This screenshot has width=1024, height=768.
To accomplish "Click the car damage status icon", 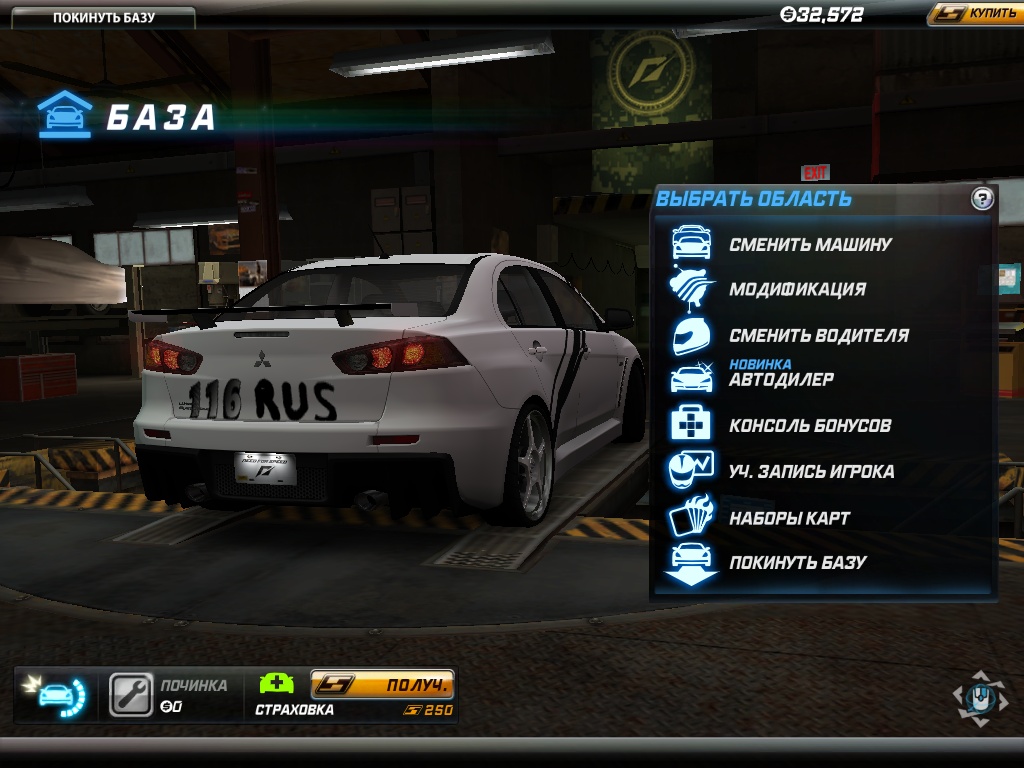I will 58,695.
